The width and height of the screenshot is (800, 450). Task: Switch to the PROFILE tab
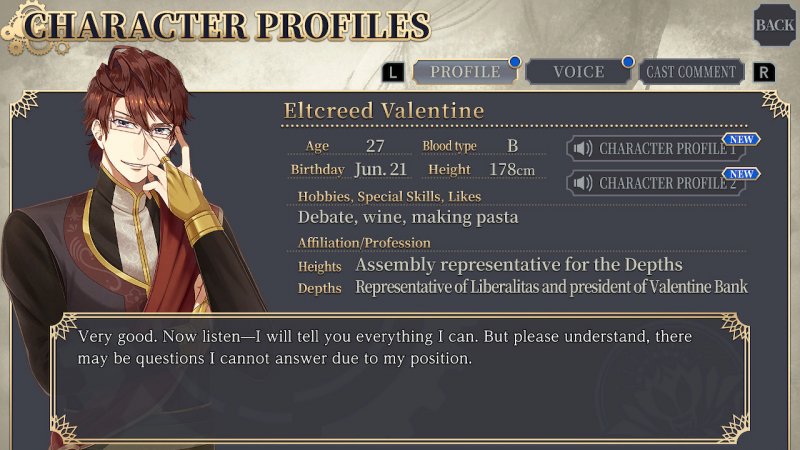coord(465,72)
